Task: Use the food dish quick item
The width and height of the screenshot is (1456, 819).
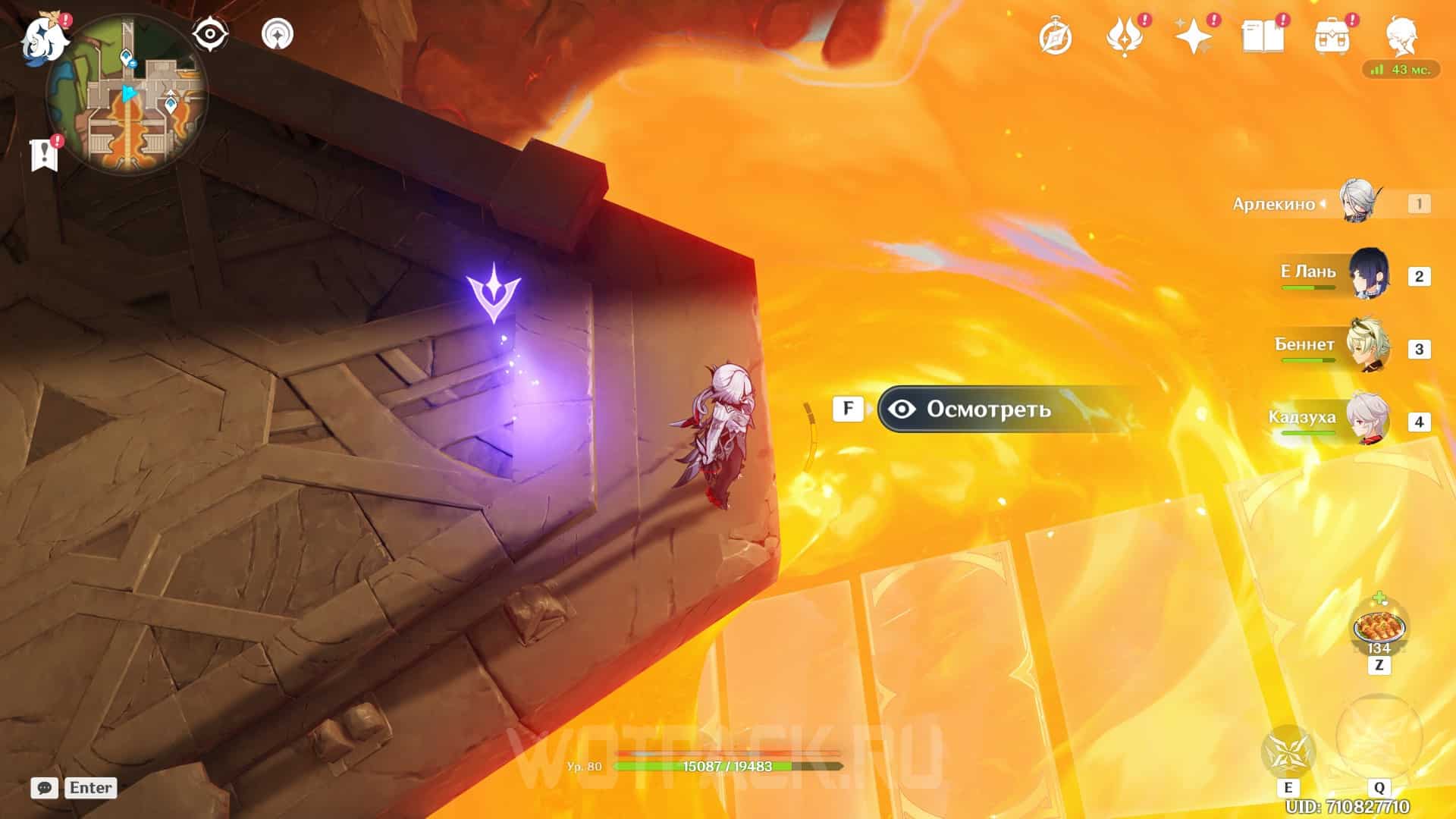Action: (1379, 628)
